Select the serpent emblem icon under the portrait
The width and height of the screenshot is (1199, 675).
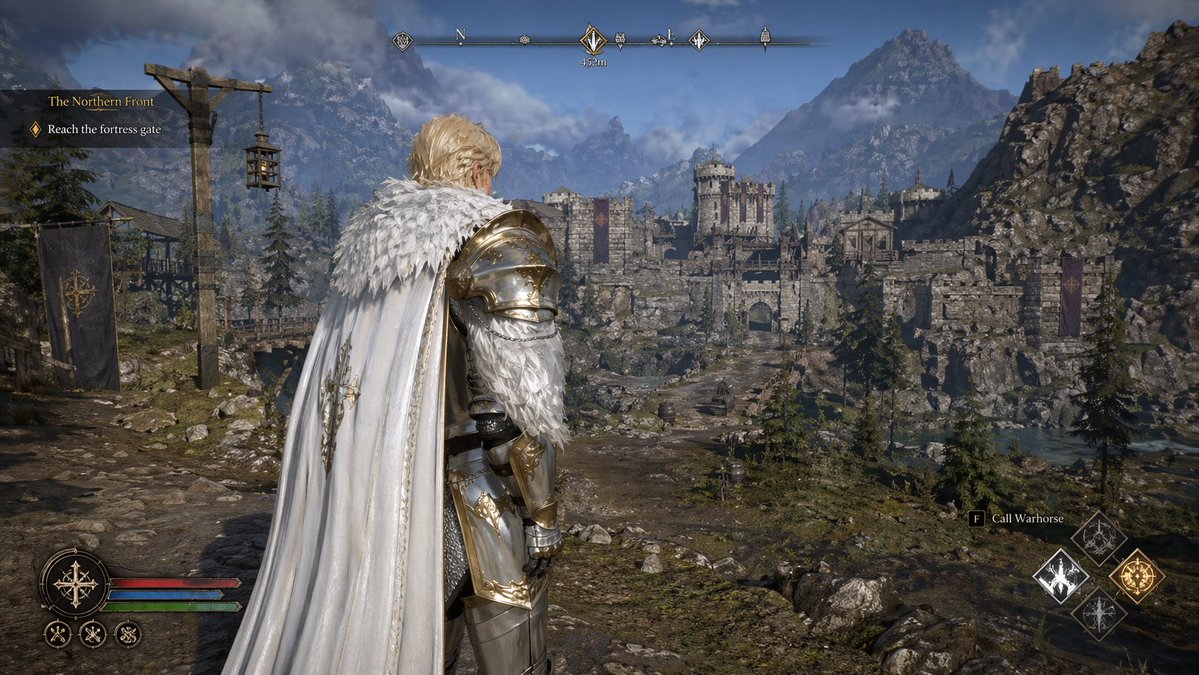click(127, 633)
